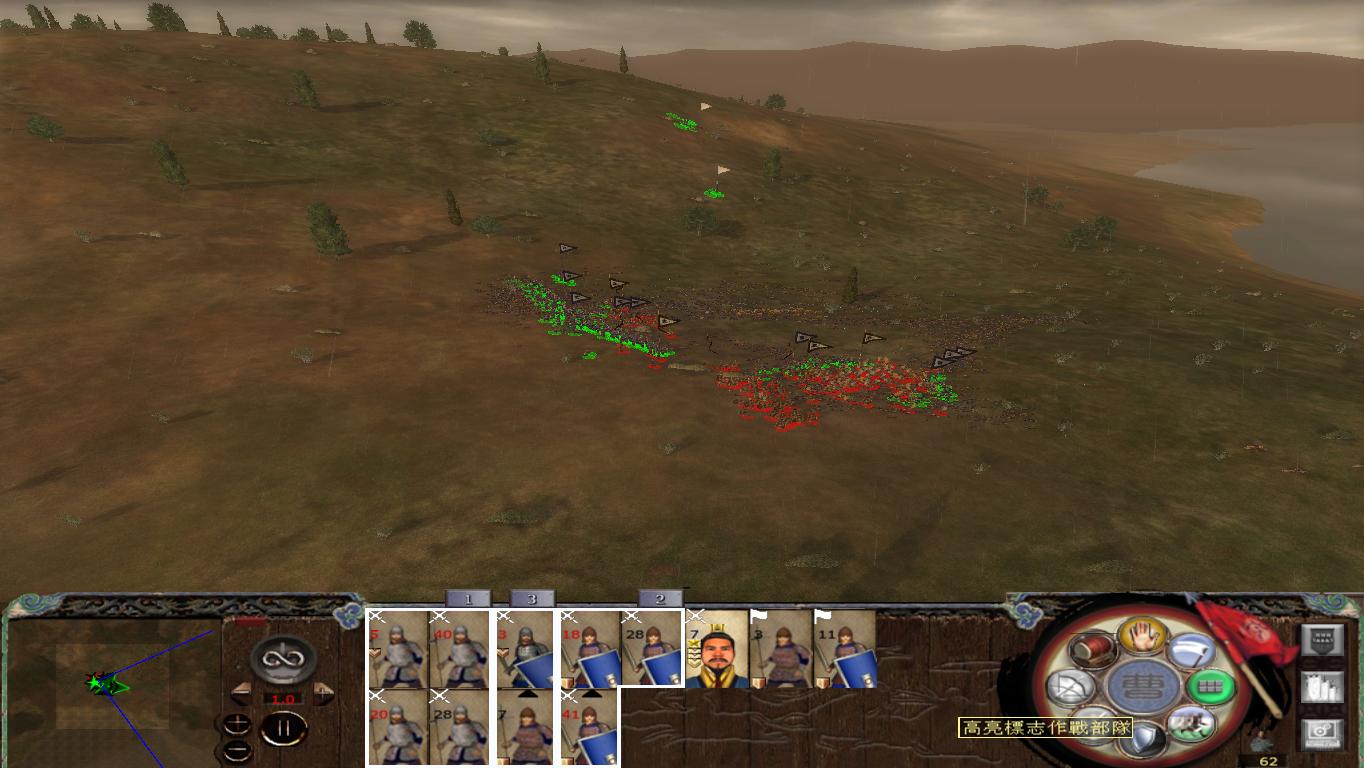Image resolution: width=1364 pixels, height=768 pixels.
Task: Click the galloping horse run icon
Action: point(1190,726)
